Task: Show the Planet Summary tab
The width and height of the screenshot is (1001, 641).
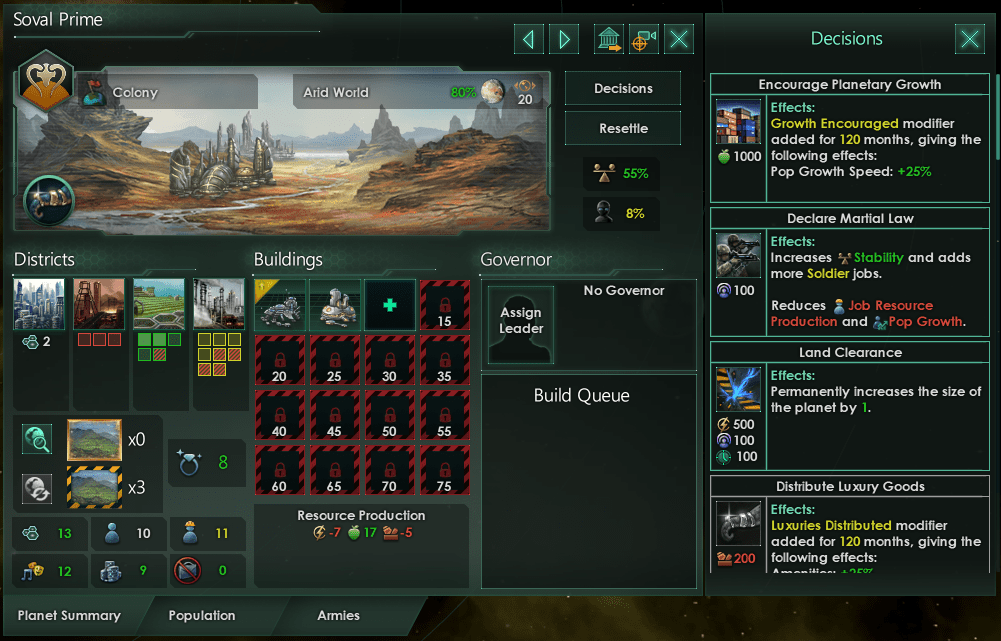Action: pyautogui.click(x=69, y=616)
